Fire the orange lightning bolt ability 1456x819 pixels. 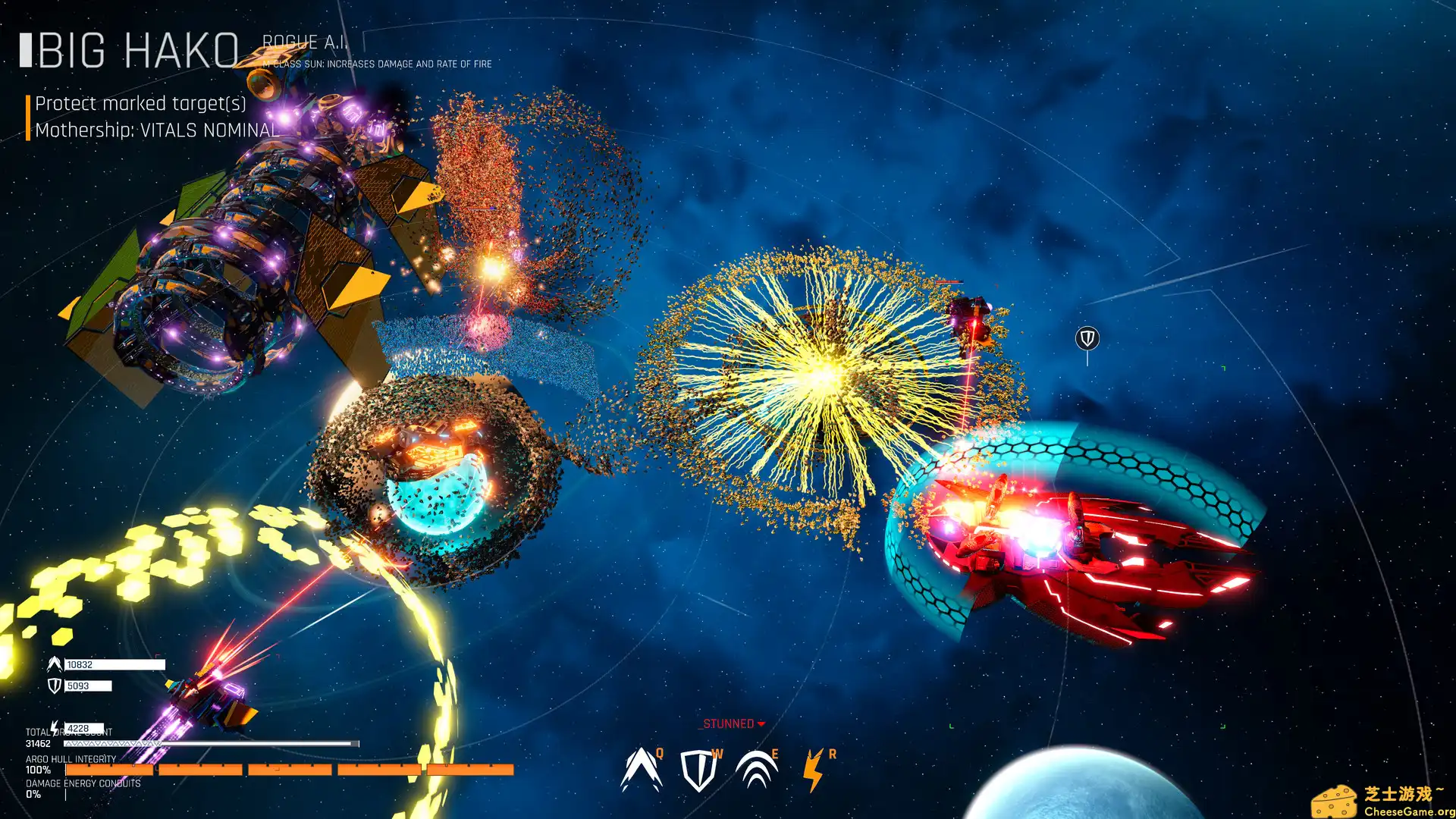tap(814, 770)
